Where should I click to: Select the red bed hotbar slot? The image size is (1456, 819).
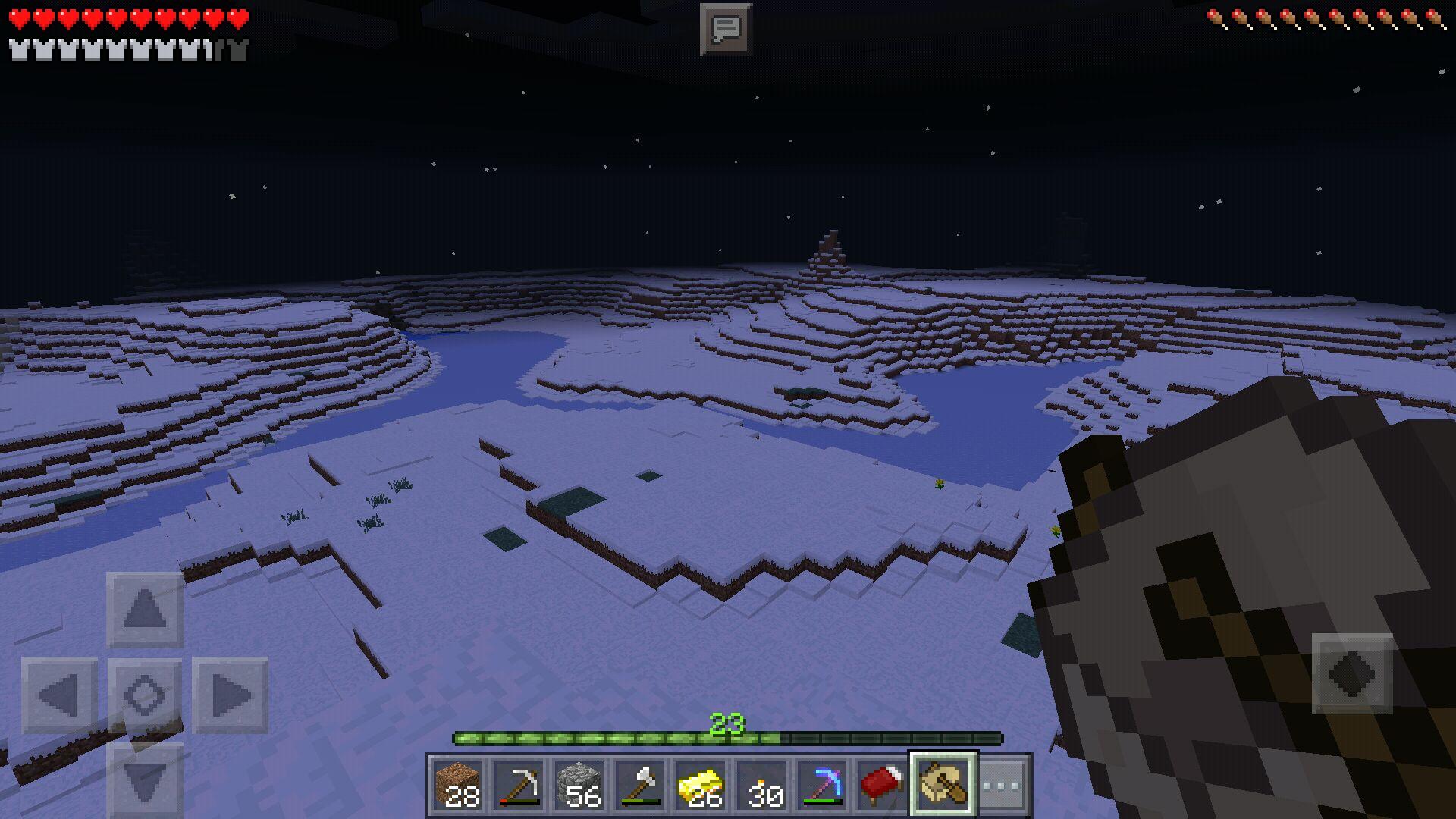882,785
